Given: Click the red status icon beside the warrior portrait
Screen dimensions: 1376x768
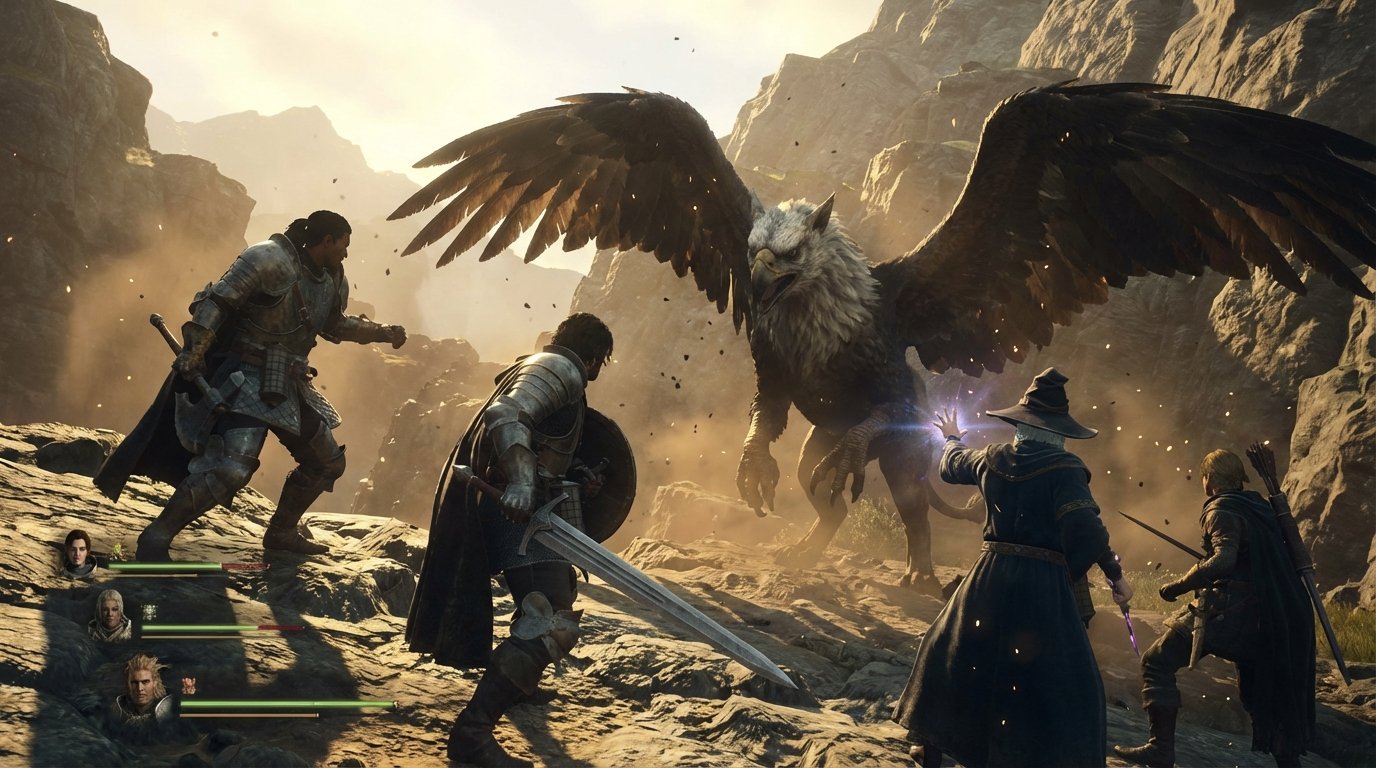Looking at the screenshot, I should (188, 685).
